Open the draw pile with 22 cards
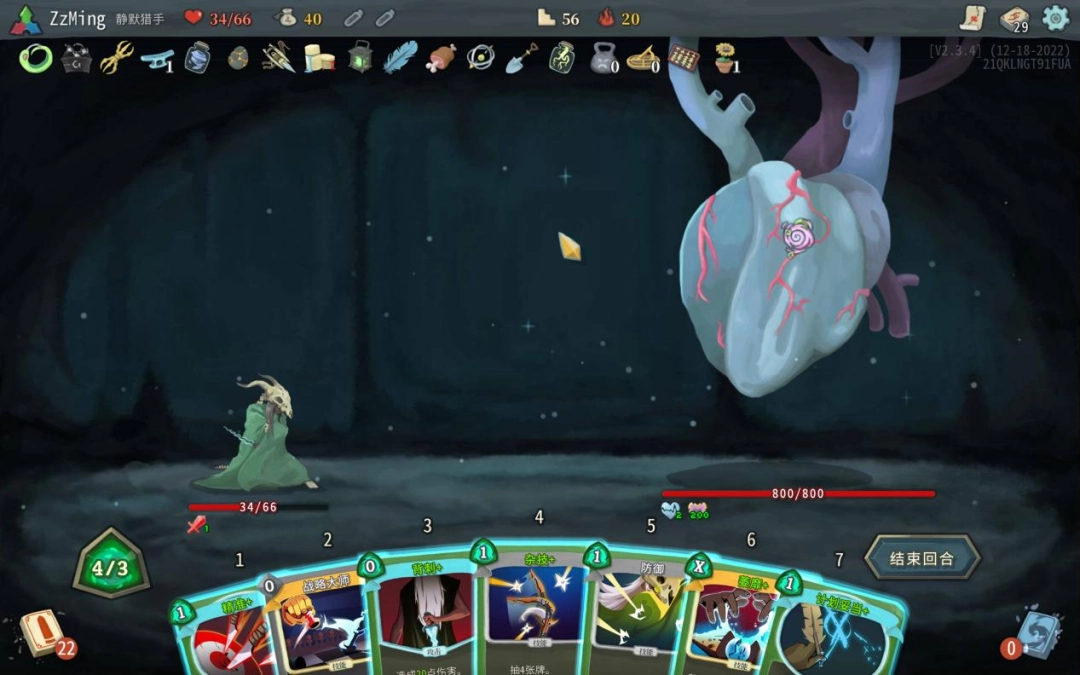Image resolution: width=1080 pixels, height=675 pixels. pos(43,633)
